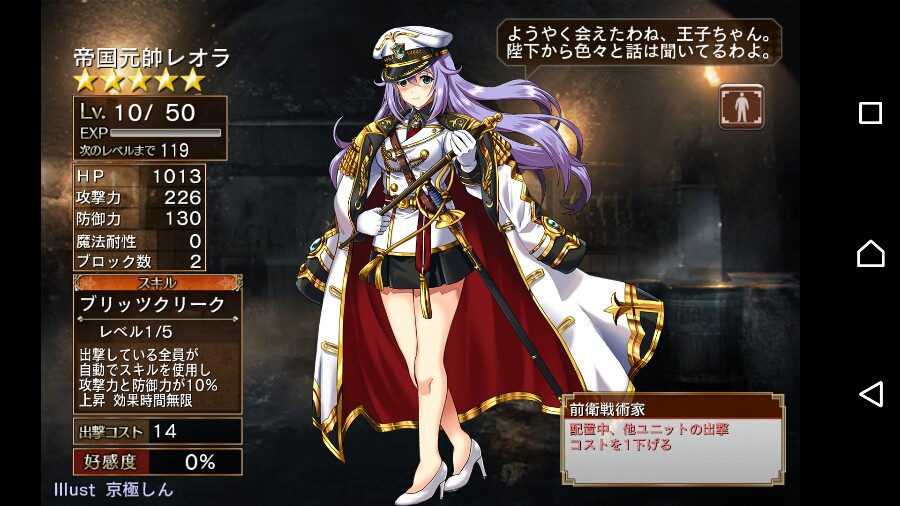Open the ブリッツクリーク skill panel
900x506 pixels.
point(158,304)
